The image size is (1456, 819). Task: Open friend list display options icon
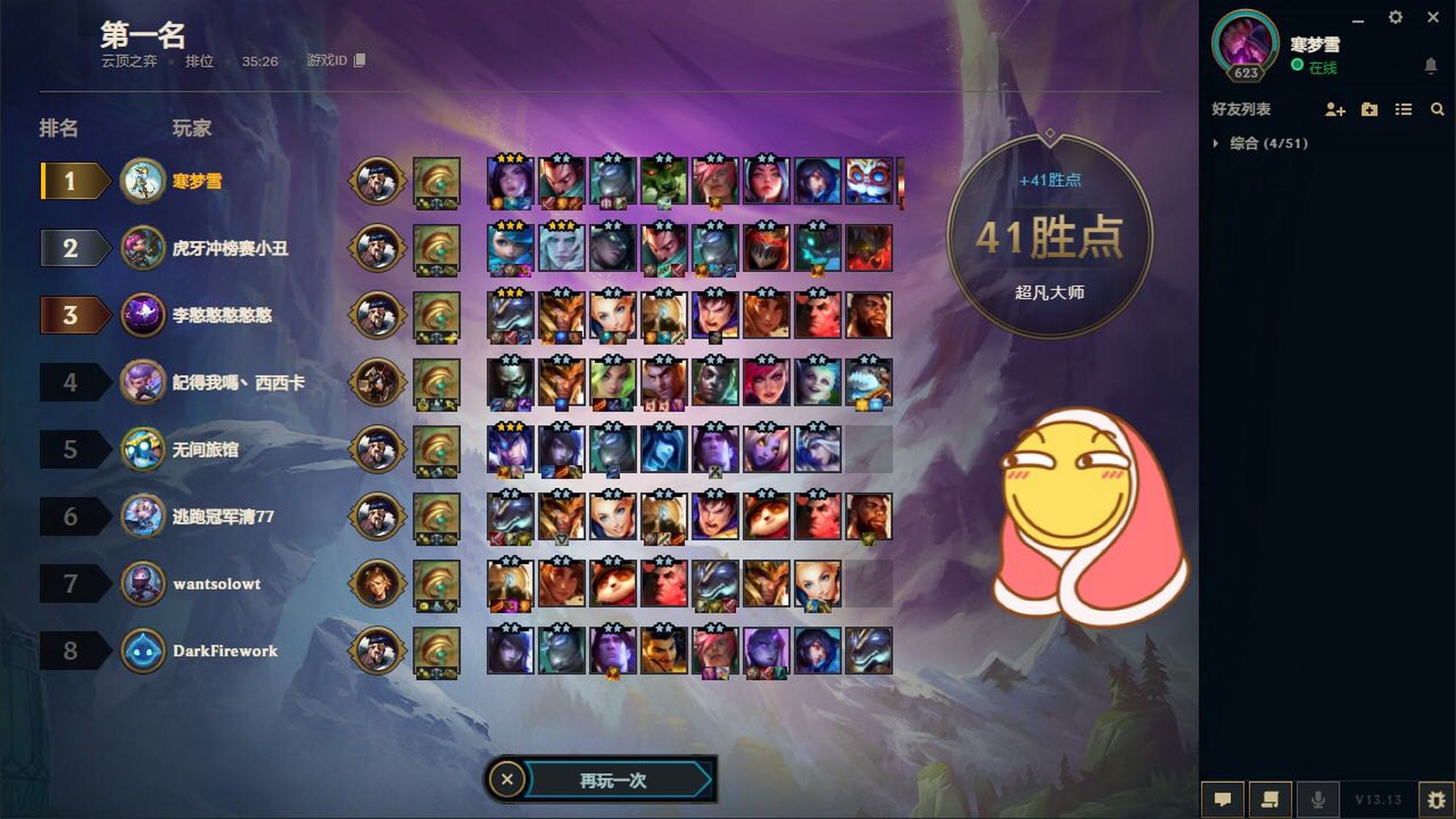1403,110
